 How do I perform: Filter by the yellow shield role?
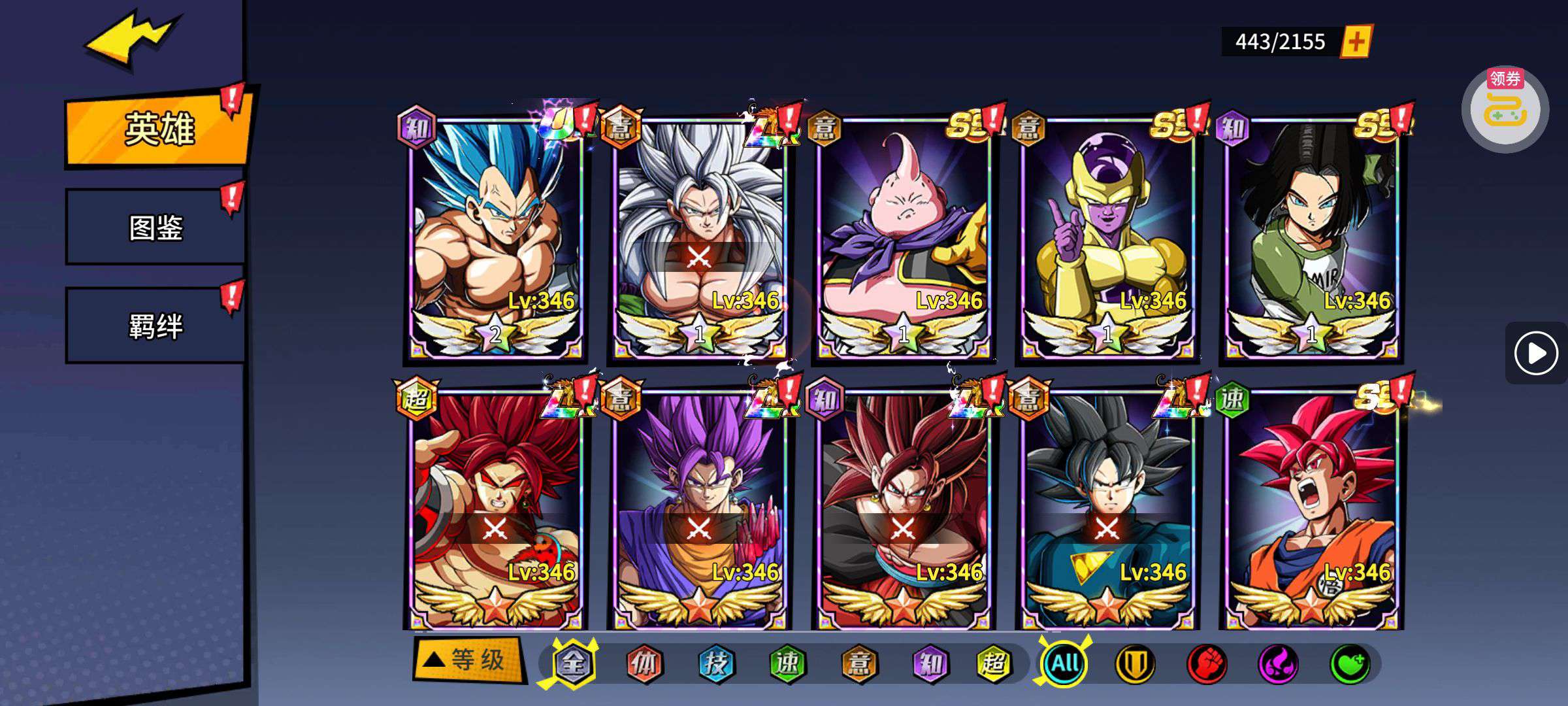pyautogui.click(x=1135, y=664)
